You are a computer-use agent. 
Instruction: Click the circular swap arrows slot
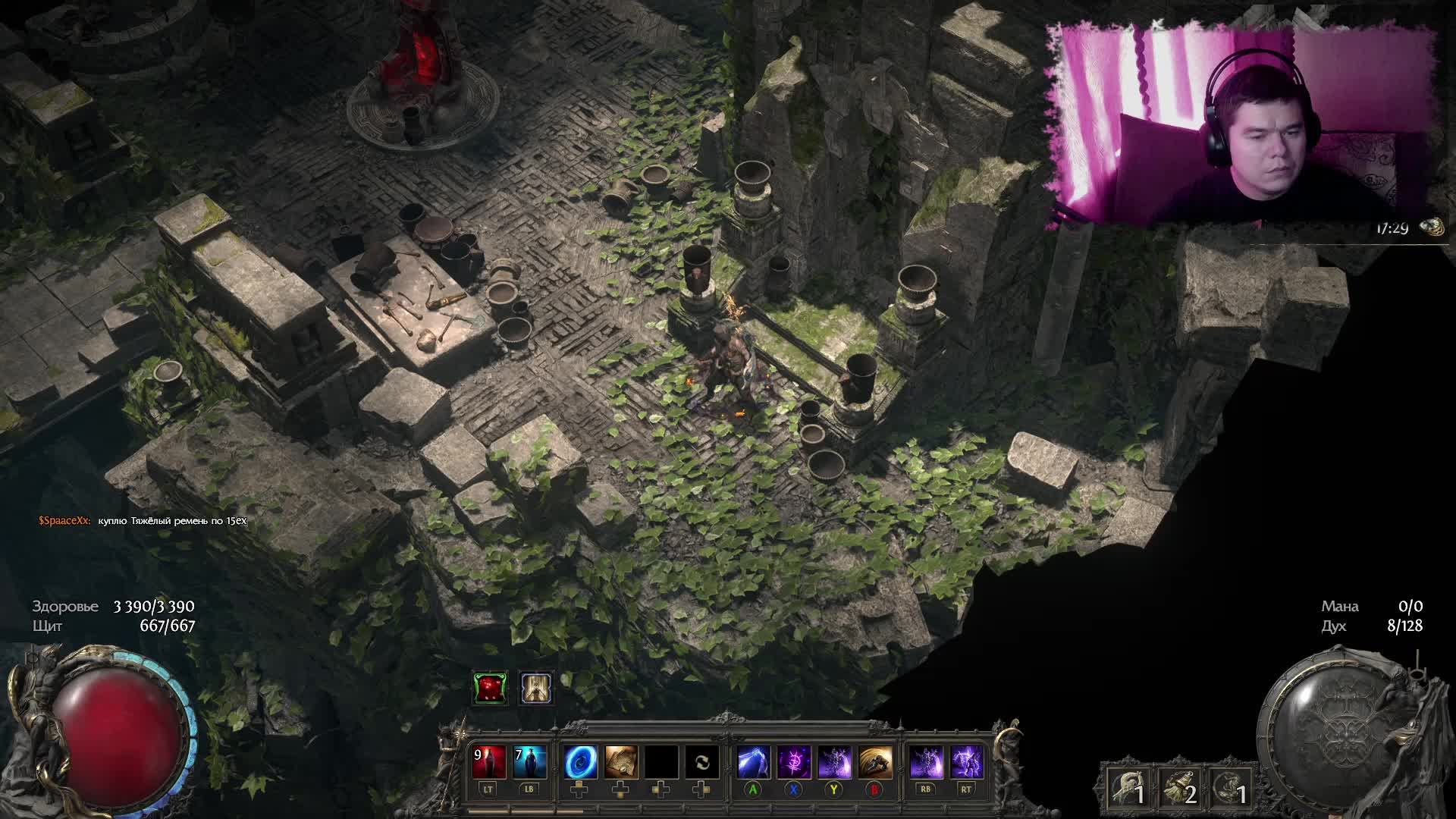click(x=702, y=762)
